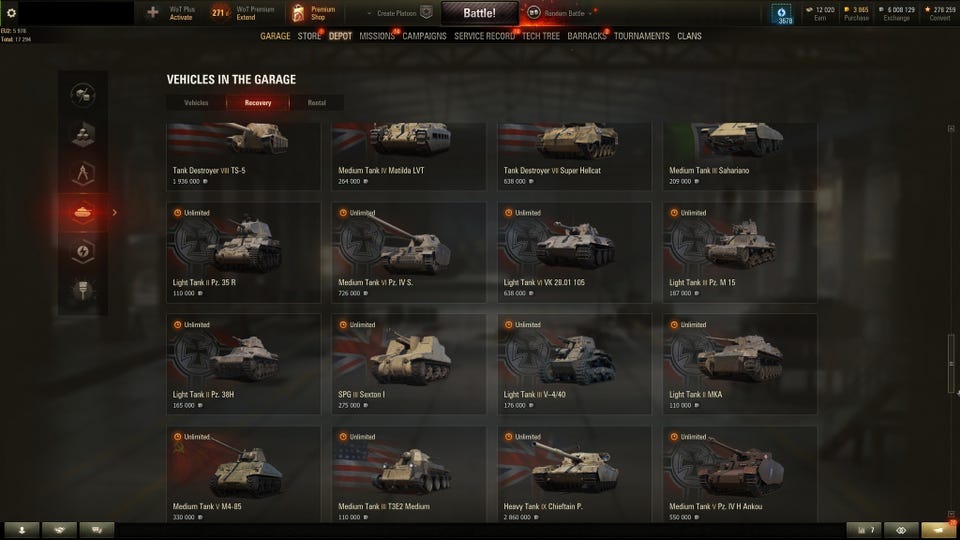Open the Missions menu

[x=377, y=37]
